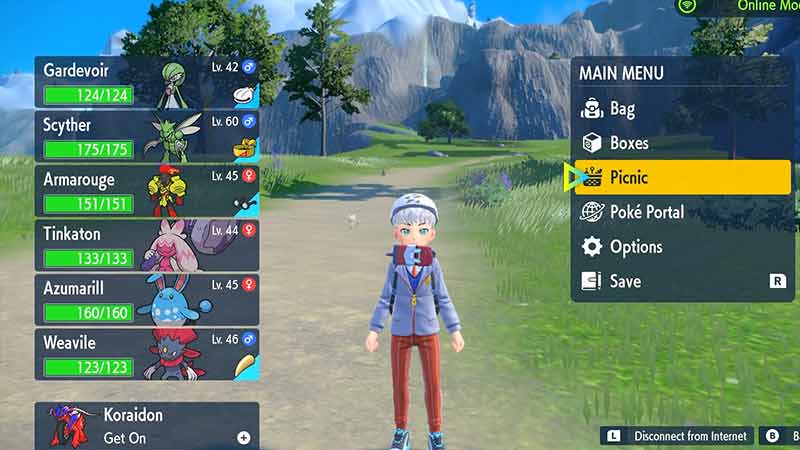Image resolution: width=800 pixels, height=450 pixels.
Task: Choose Armarouge from the party
Action: click(147, 191)
